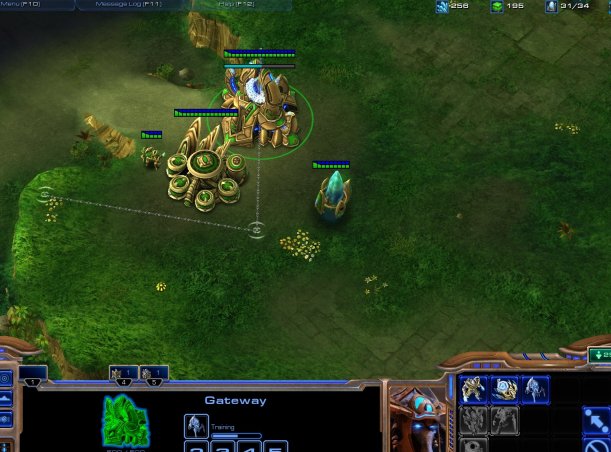Activate the Set Rally Point command
Viewport: 611px width, 452px height.
pyautogui.click(x=597, y=420)
